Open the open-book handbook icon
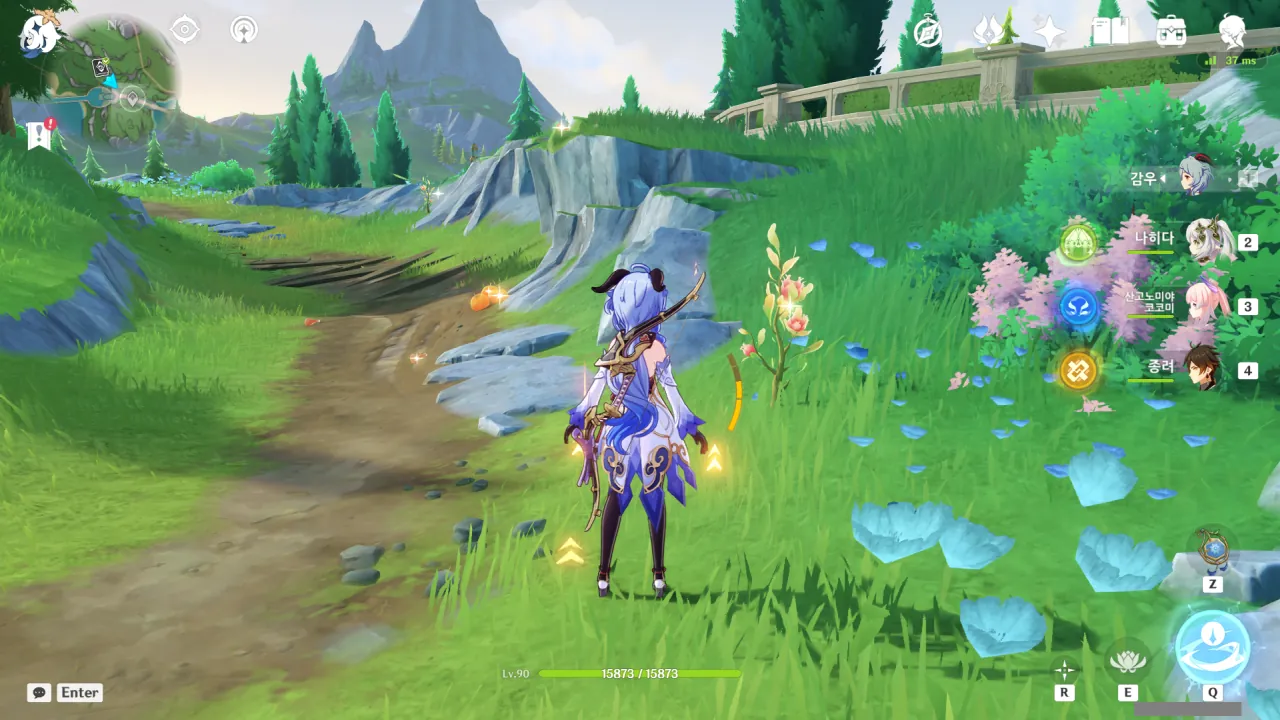Screen dimensions: 1280x720 [1110, 31]
